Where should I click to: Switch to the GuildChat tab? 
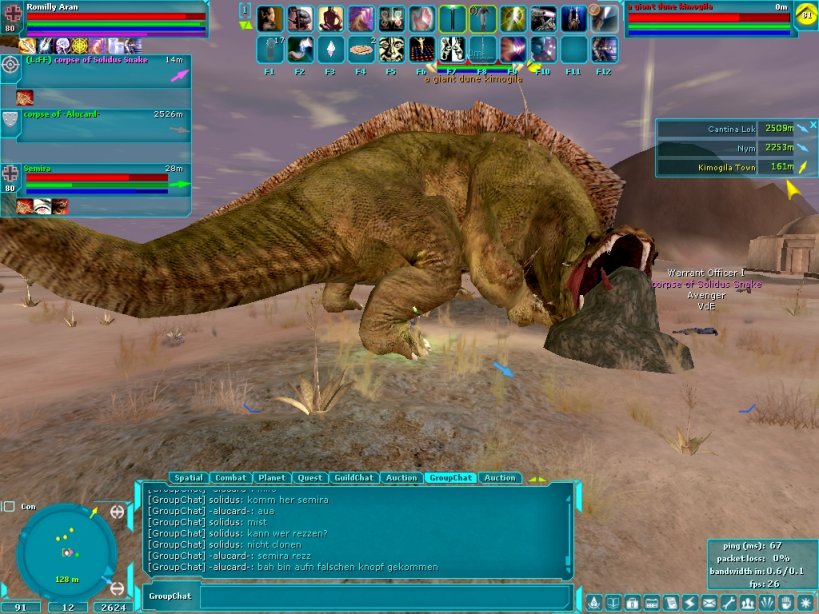[x=354, y=478]
